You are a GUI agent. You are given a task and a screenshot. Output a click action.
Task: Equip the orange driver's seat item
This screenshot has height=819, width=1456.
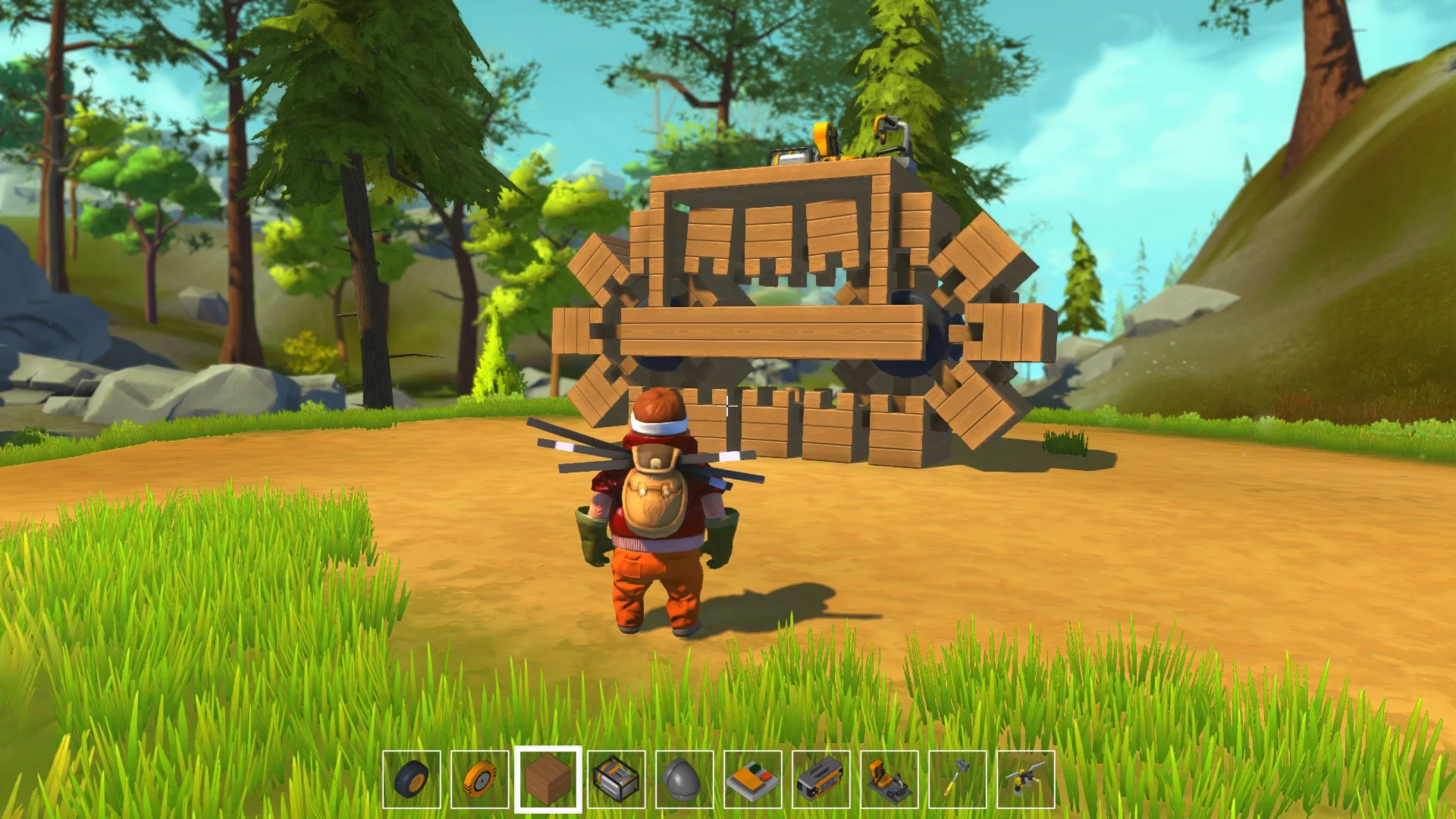coord(890,779)
